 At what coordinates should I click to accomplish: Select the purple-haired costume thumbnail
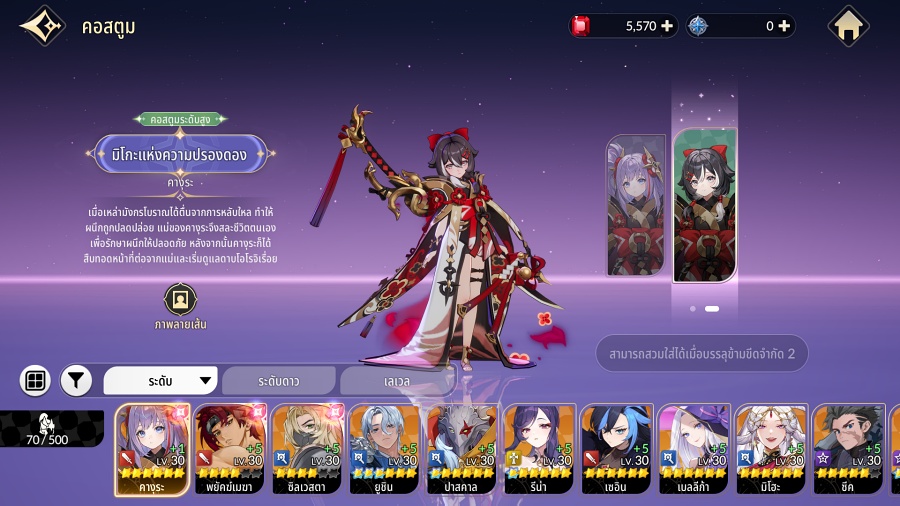[x=635, y=205]
